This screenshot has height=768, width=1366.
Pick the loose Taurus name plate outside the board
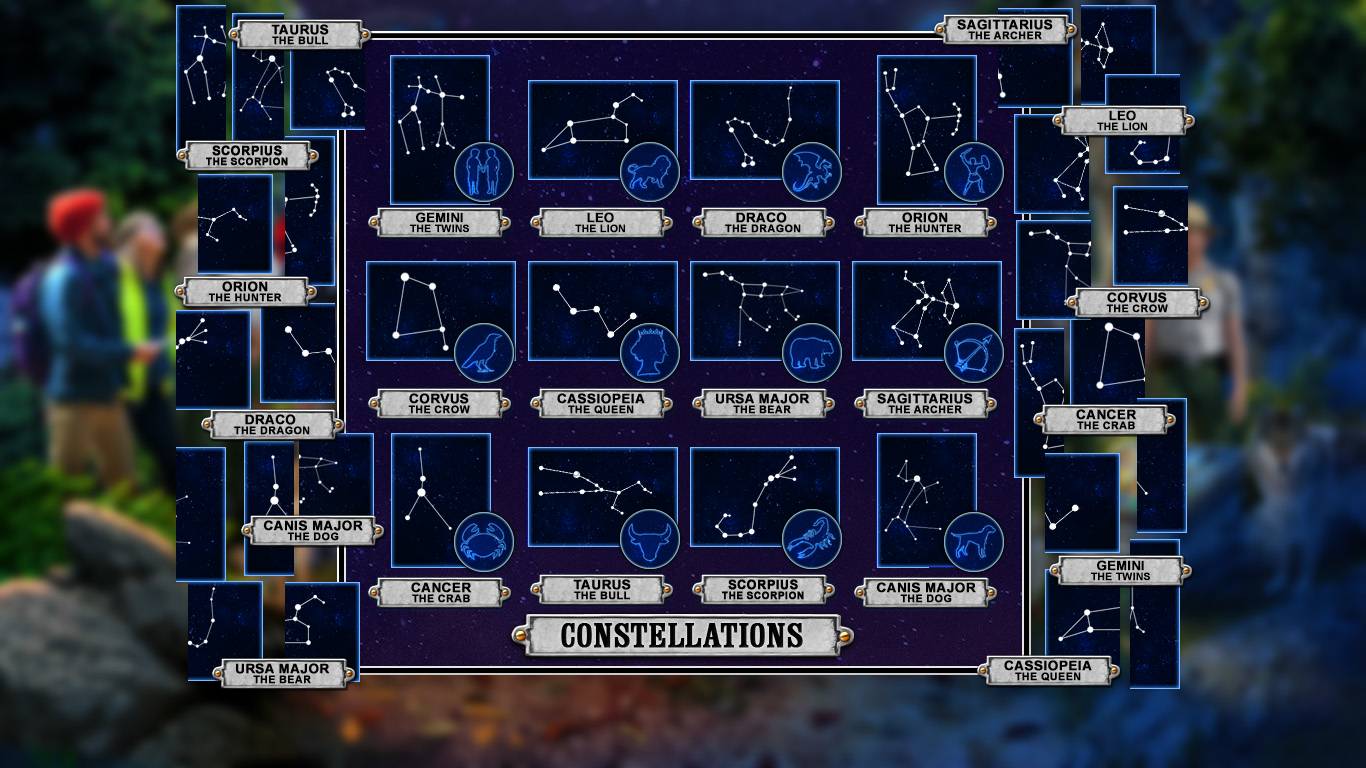299,35
